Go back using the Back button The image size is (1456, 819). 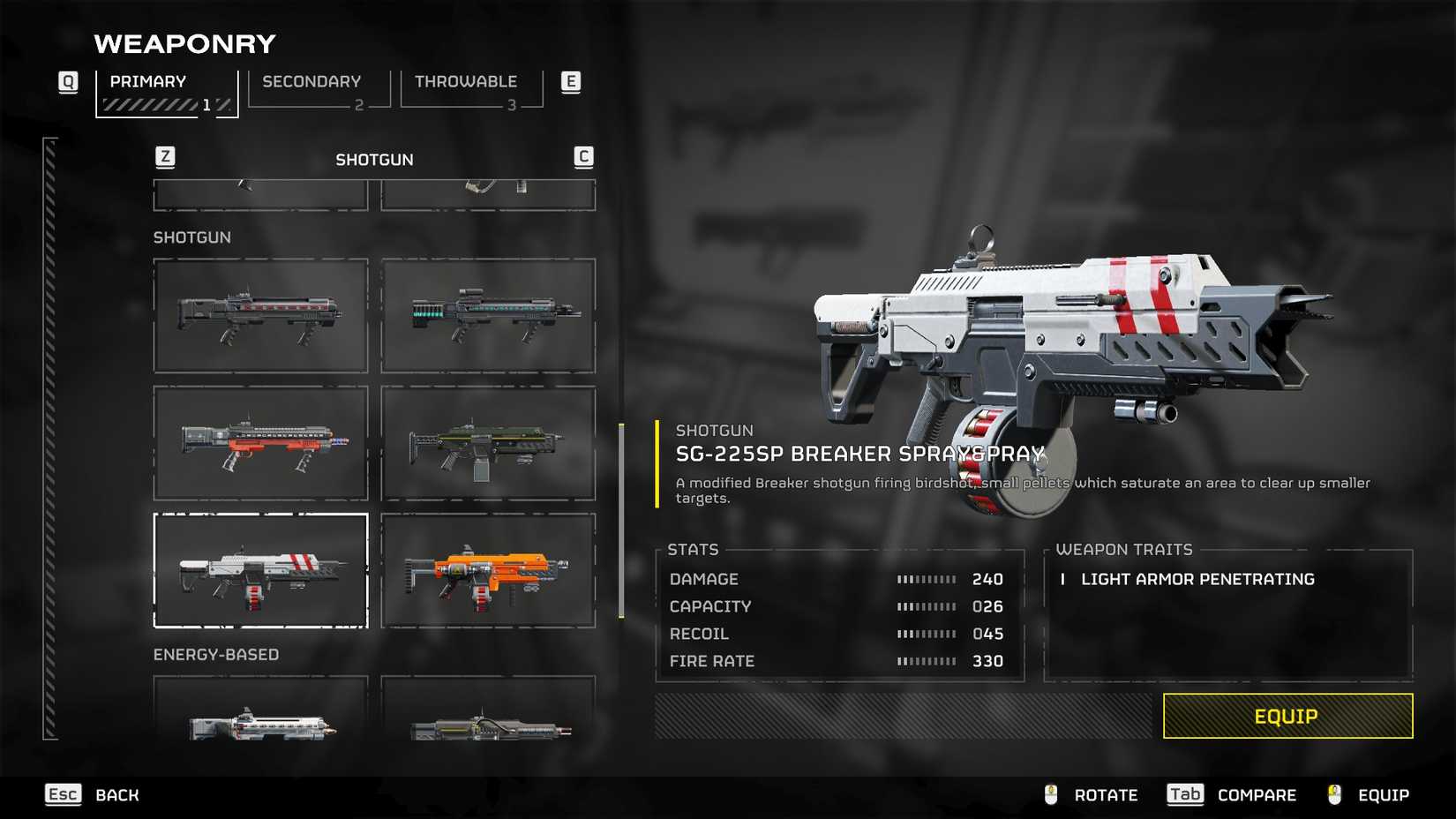tap(93, 795)
